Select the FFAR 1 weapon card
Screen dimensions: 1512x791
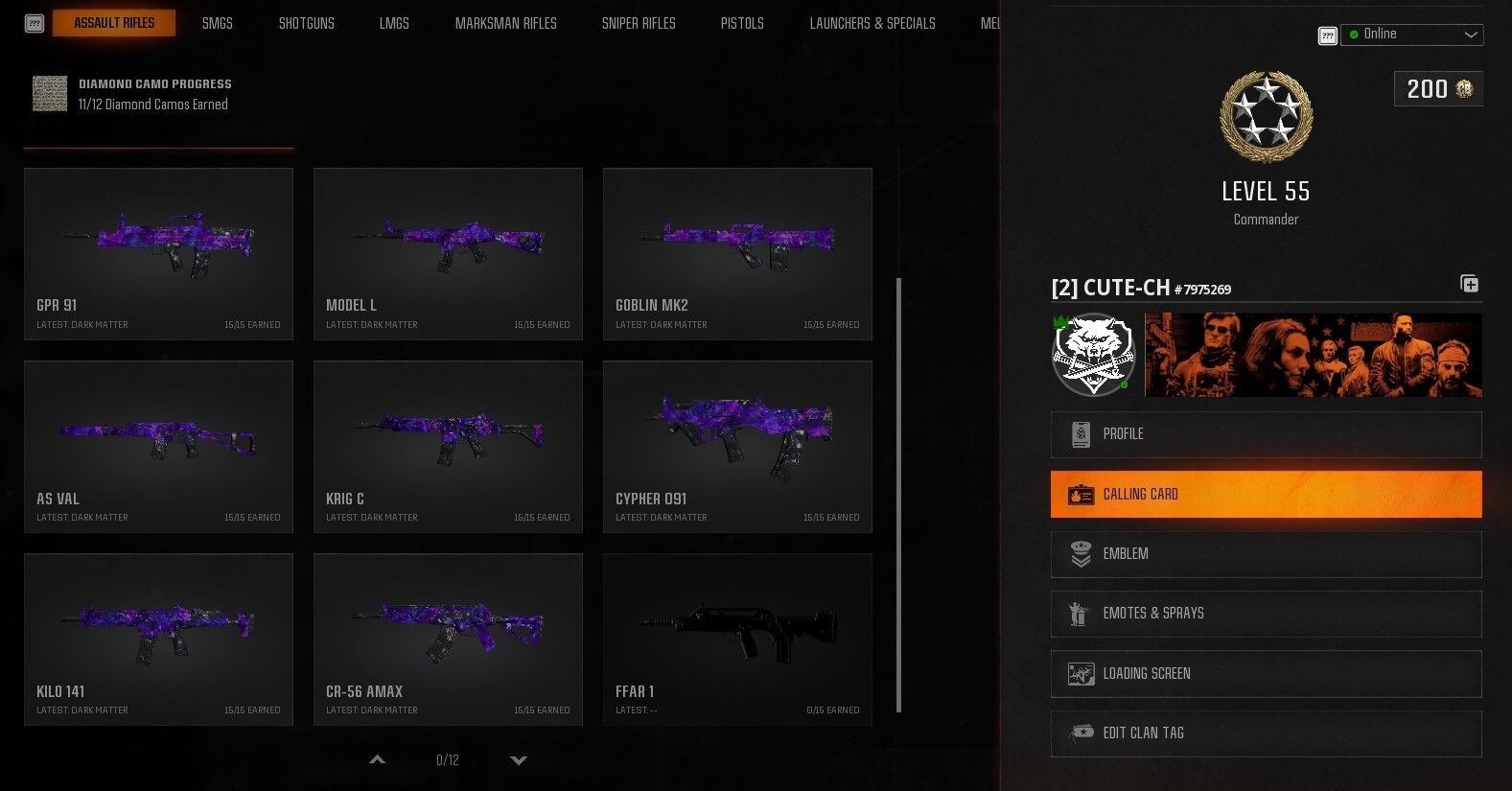click(736, 638)
